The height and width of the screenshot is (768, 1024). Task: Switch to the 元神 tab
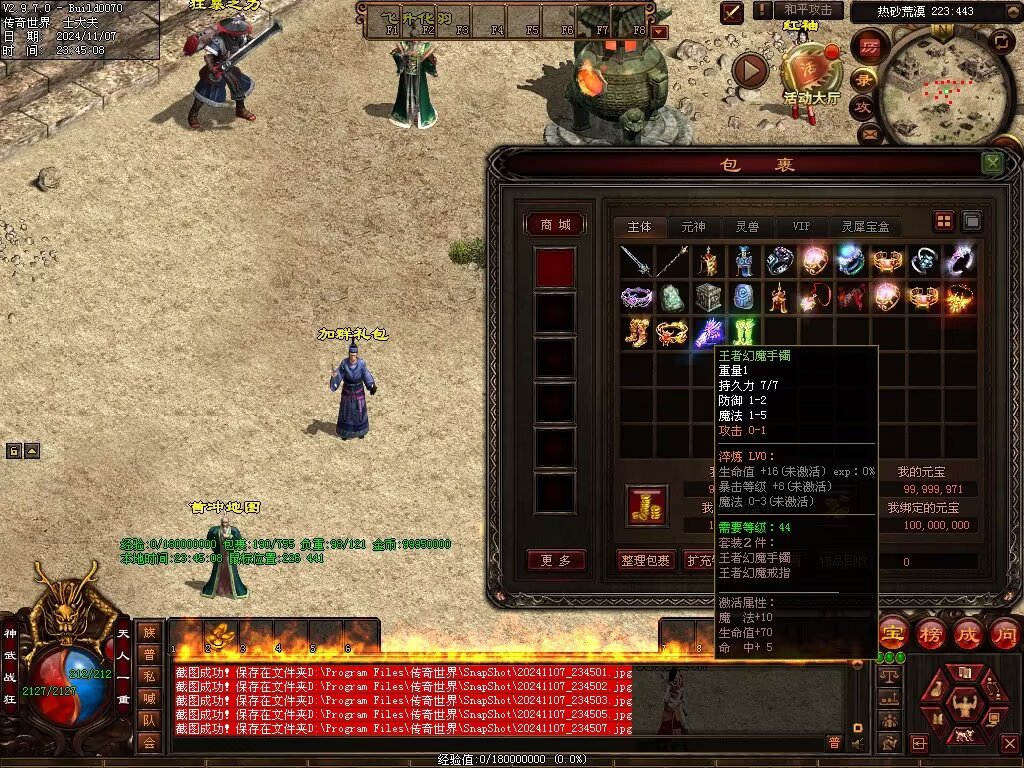tap(693, 226)
